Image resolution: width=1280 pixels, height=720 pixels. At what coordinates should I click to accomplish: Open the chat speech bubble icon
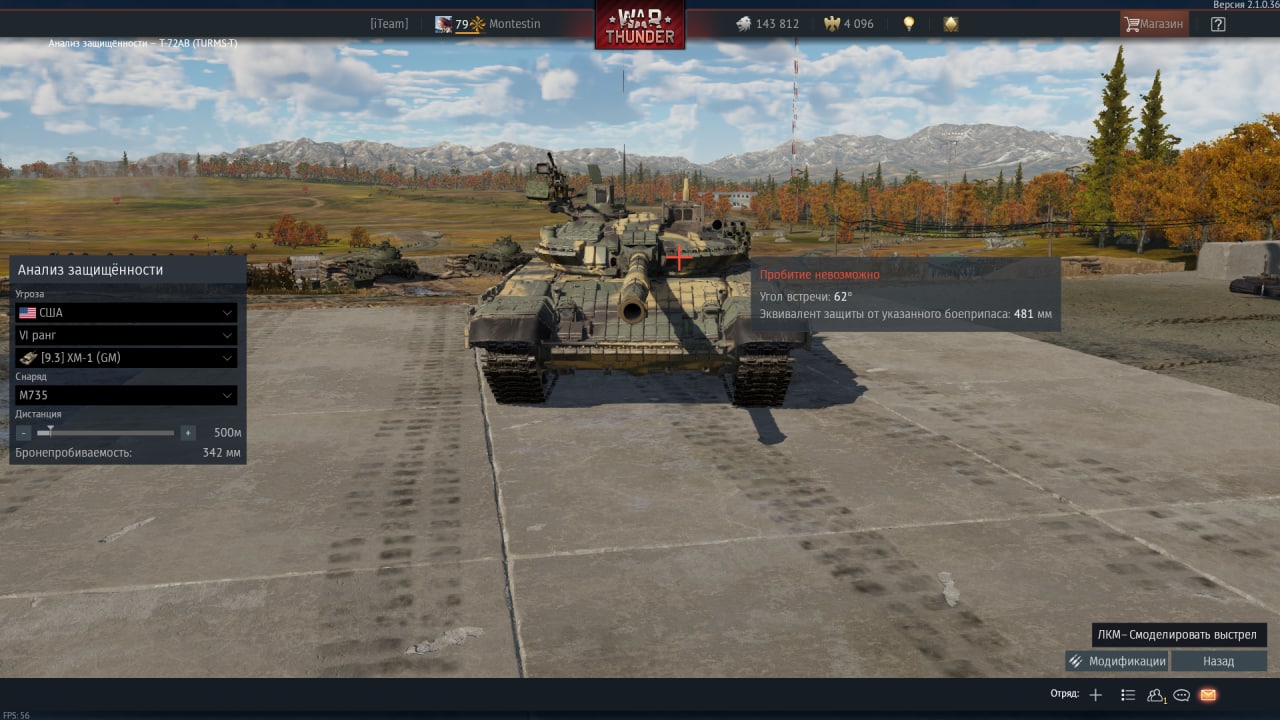click(x=1181, y=695)
